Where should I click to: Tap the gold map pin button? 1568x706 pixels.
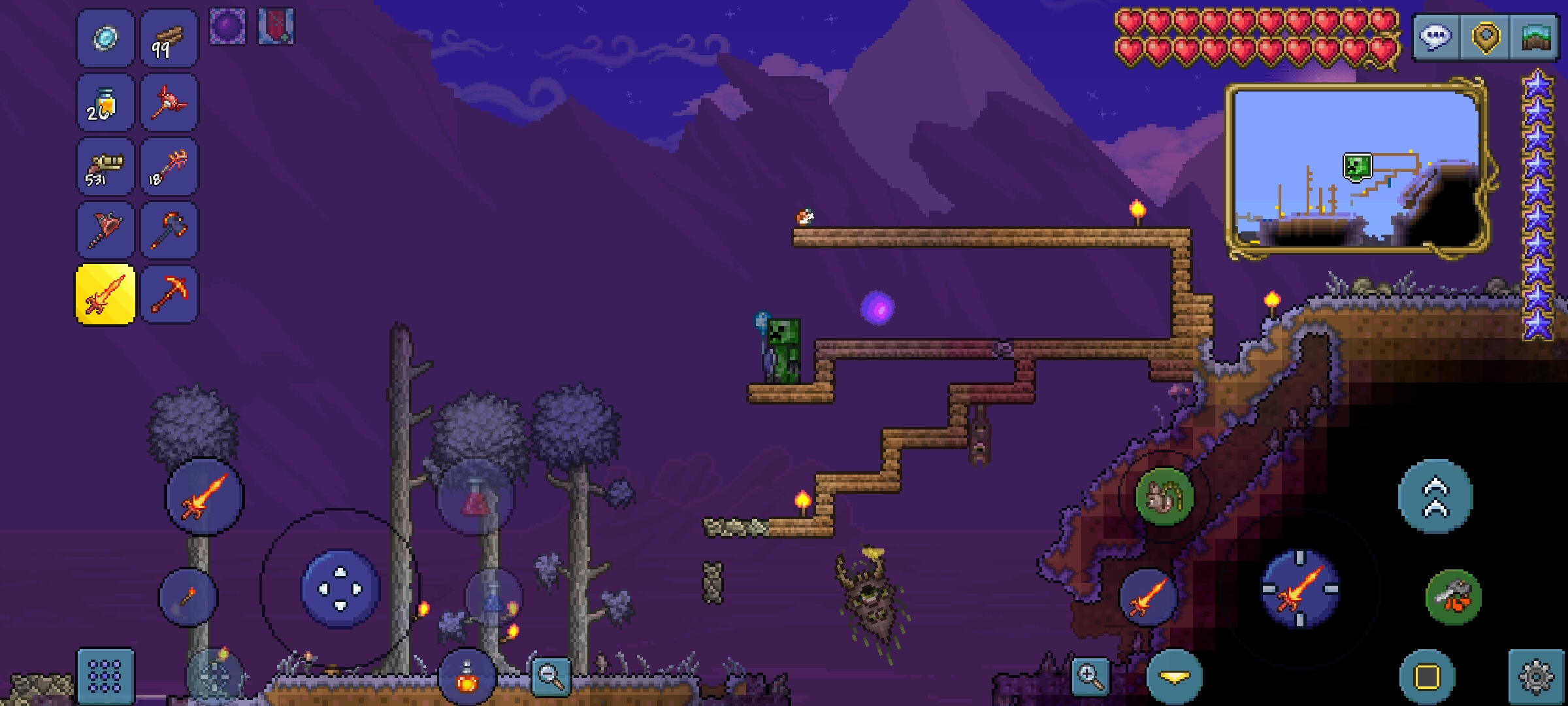1485,37
